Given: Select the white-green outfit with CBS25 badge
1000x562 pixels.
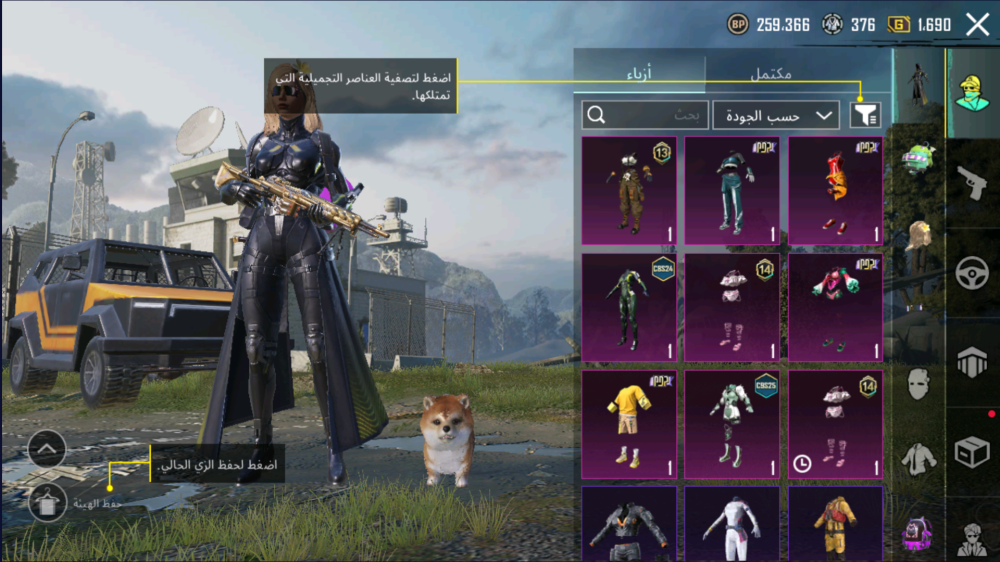Looking at the screenshot, I should (732, 424).
